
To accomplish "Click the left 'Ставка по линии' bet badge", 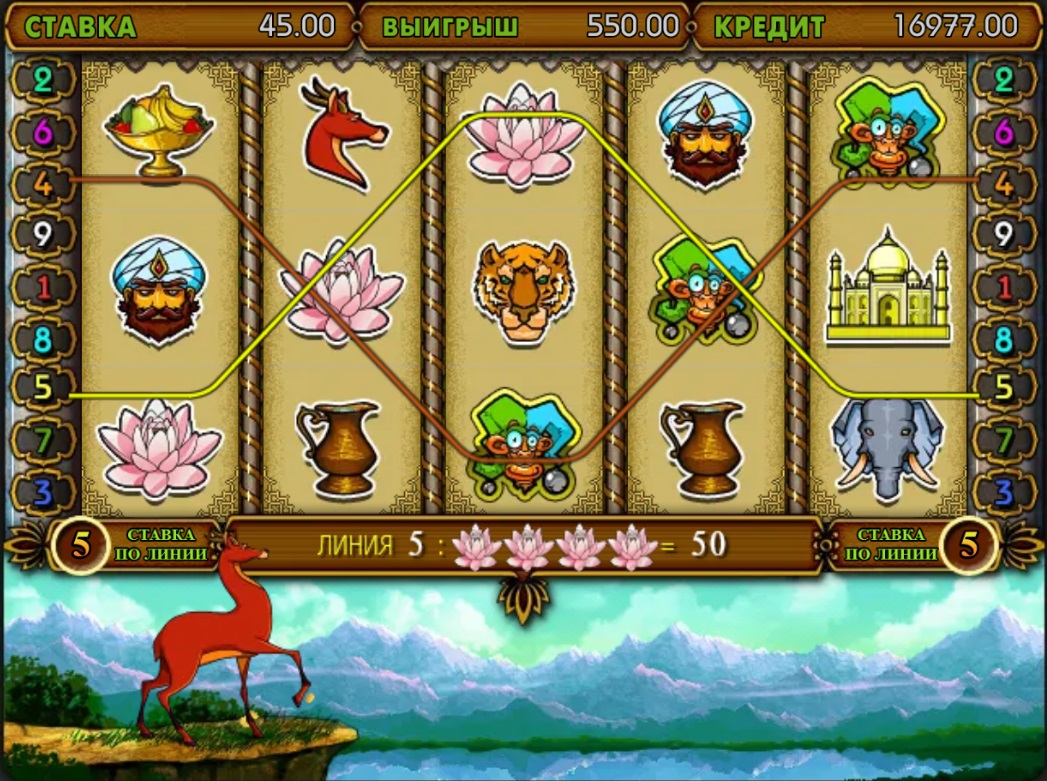I will [82, 545].
